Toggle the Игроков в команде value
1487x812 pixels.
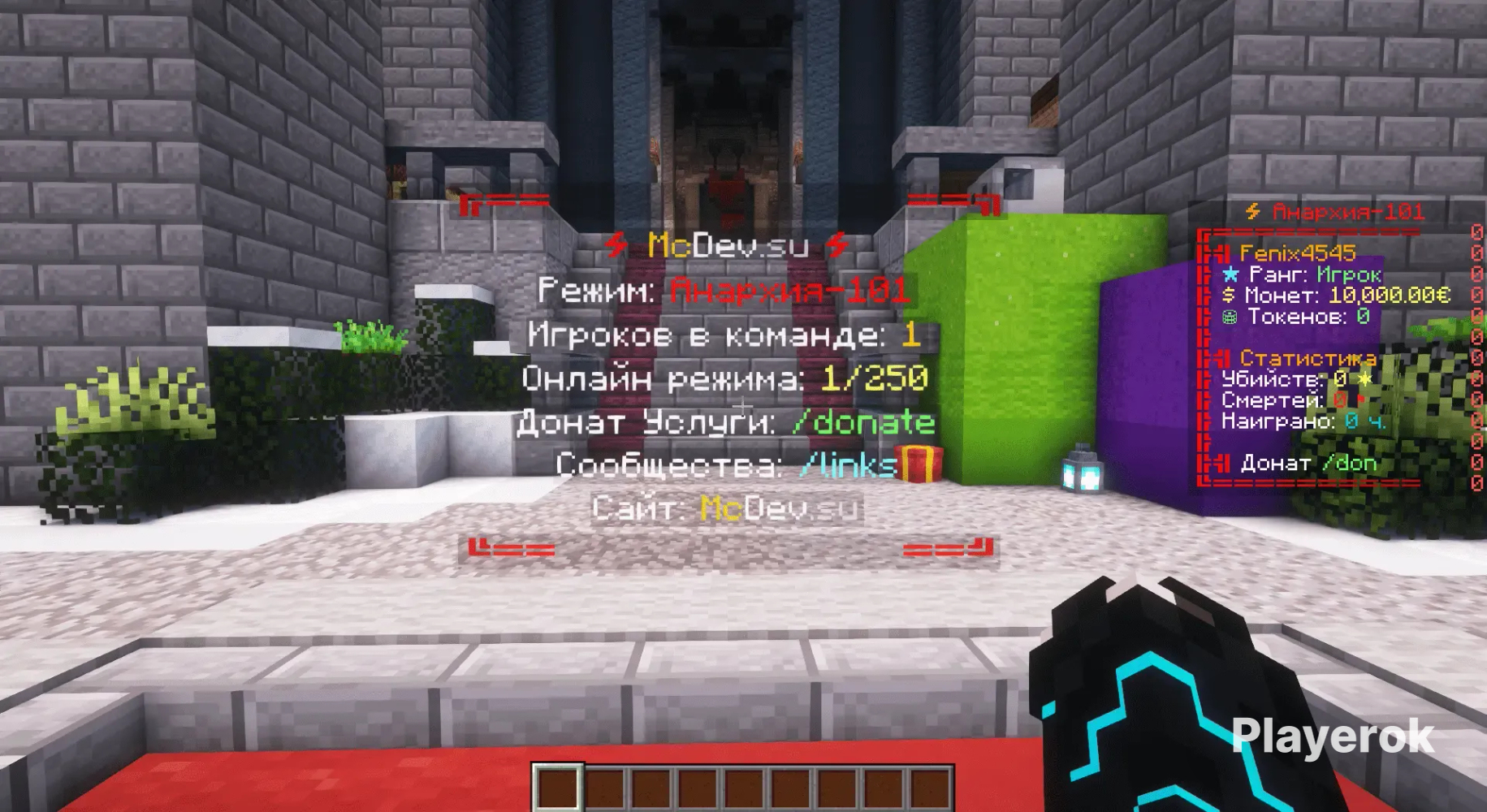914,335
